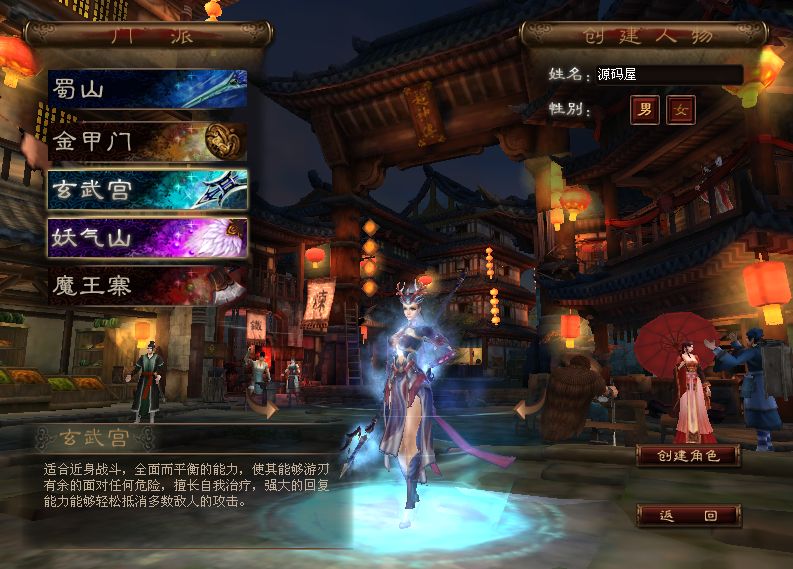Screen dimensions: 793x569
Task: Click the character name input field
Action: (x=668, y=75)
